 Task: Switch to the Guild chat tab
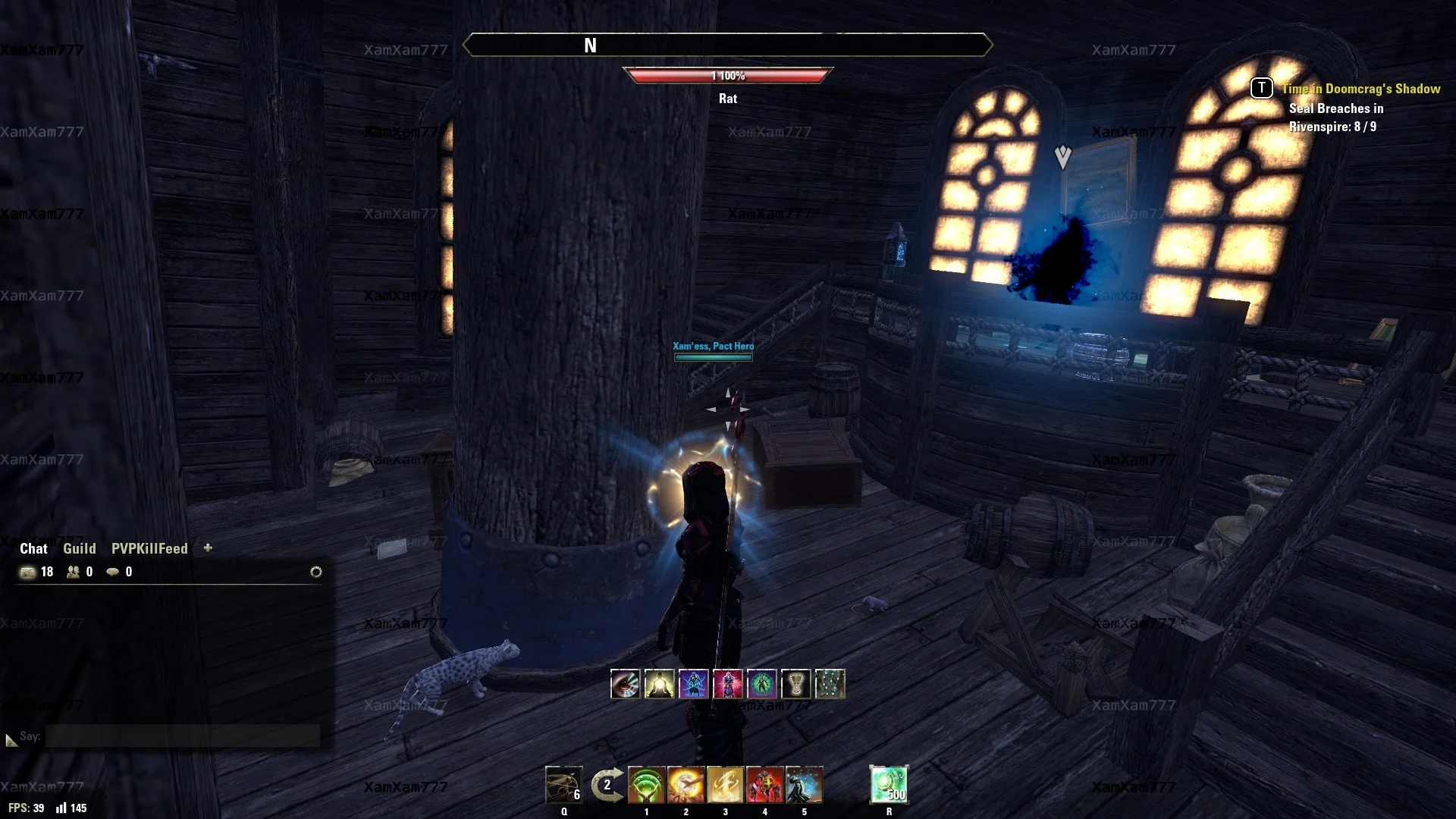tap(79, 548)
